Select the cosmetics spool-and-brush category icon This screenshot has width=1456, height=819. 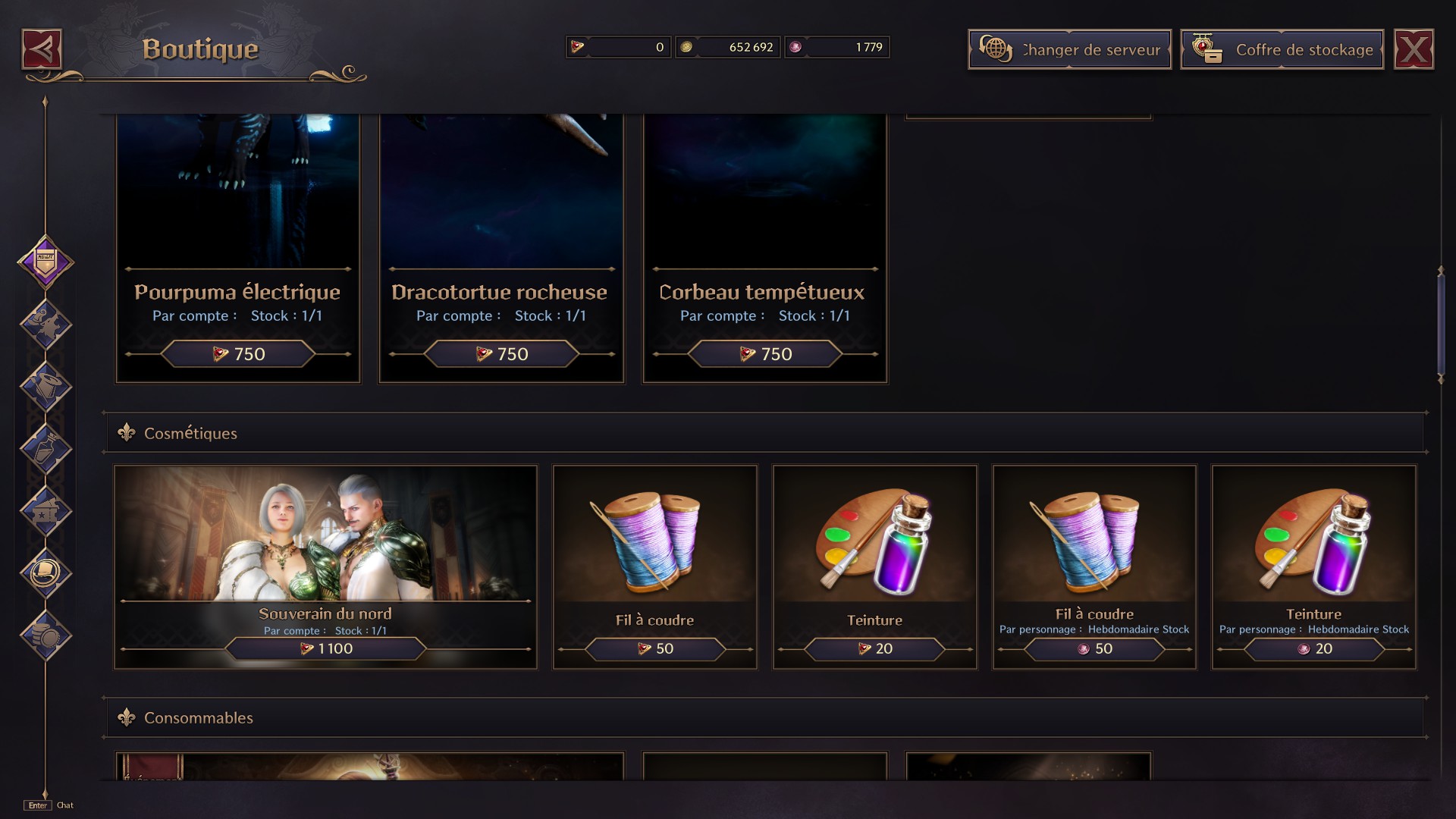(x=47, y=384)
